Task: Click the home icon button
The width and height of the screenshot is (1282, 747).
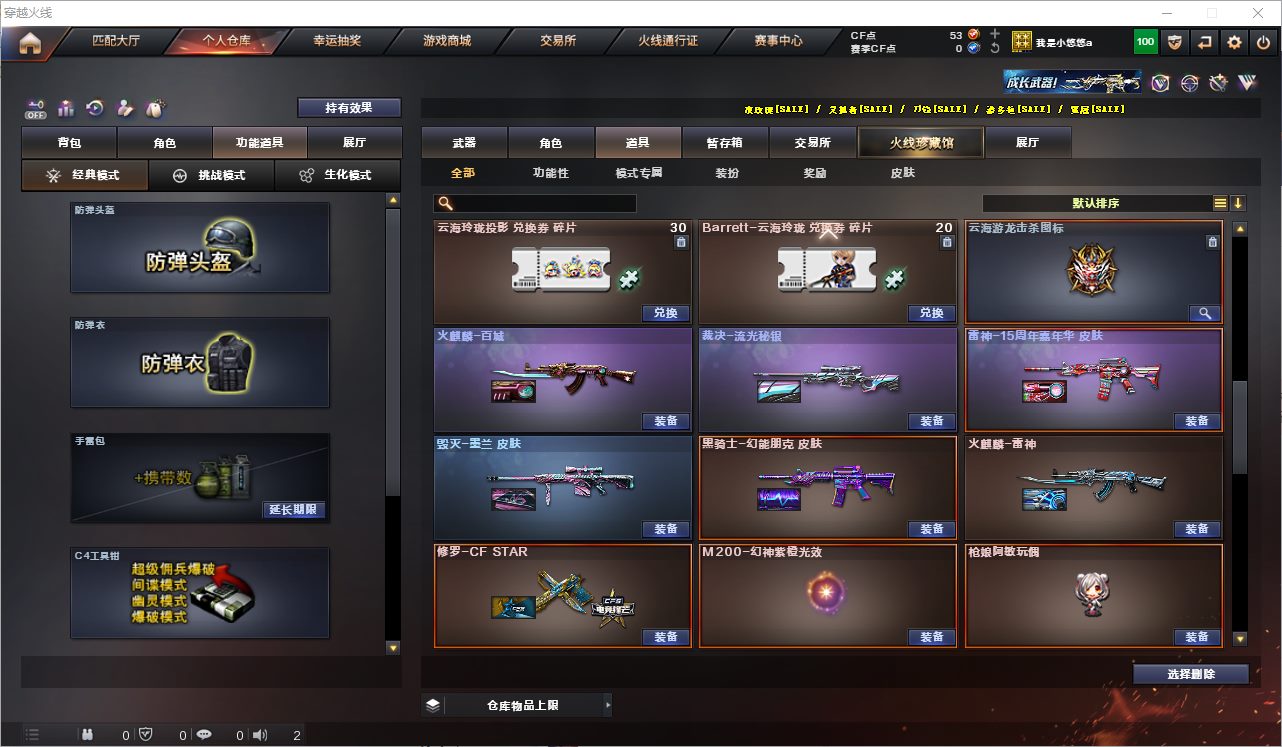Action: [x=30, y=43]
